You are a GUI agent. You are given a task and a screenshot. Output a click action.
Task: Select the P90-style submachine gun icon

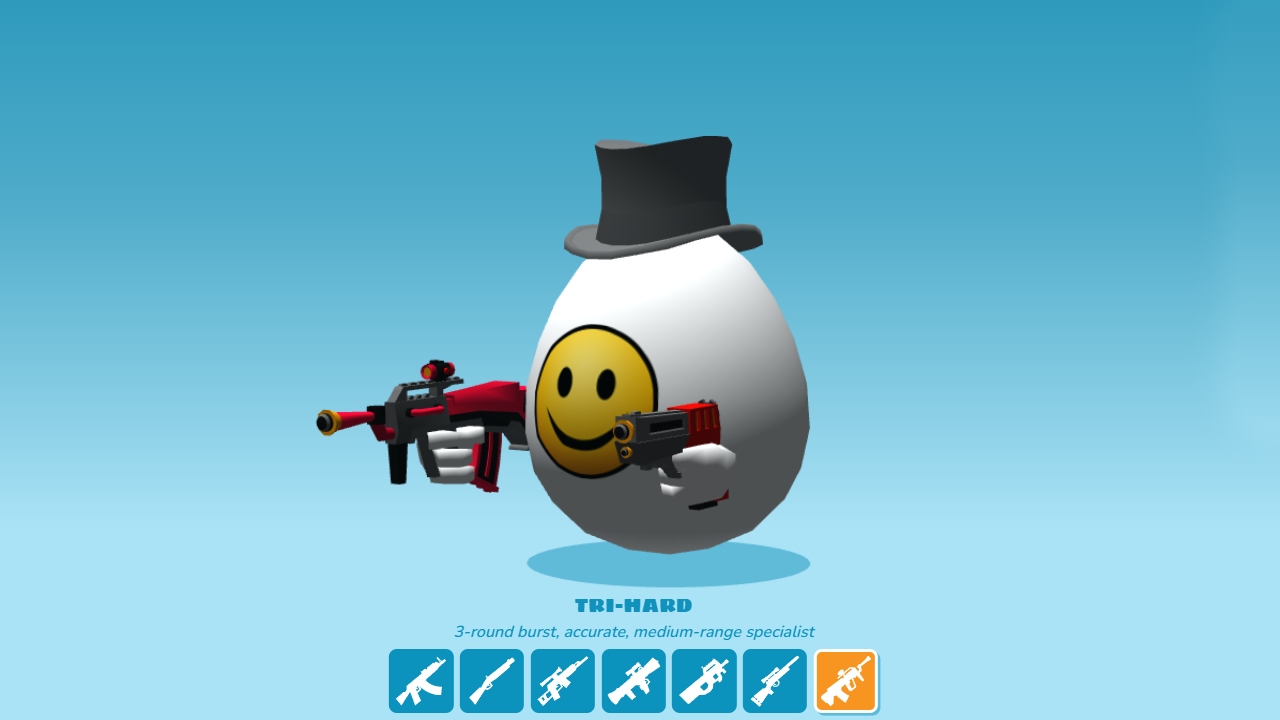(x=704, y=680)
